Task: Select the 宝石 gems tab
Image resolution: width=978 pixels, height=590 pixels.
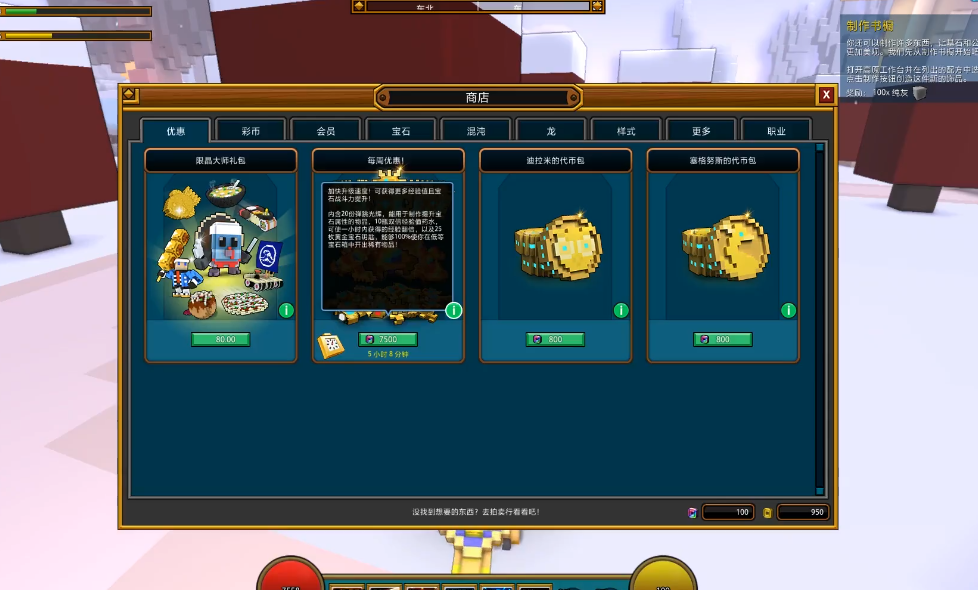Action: click(x=401, y=131)
